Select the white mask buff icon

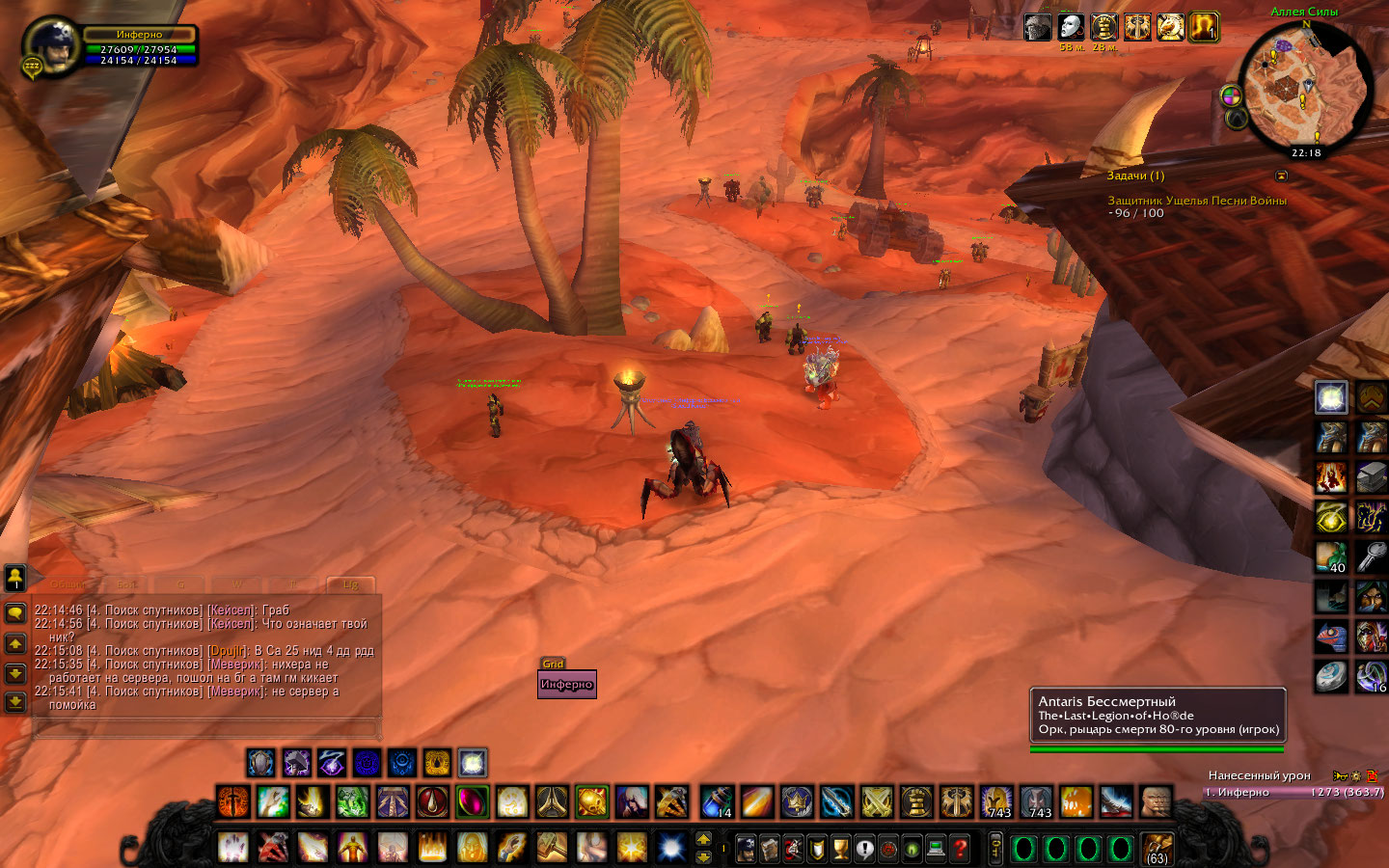click(x=1070, y=27)
